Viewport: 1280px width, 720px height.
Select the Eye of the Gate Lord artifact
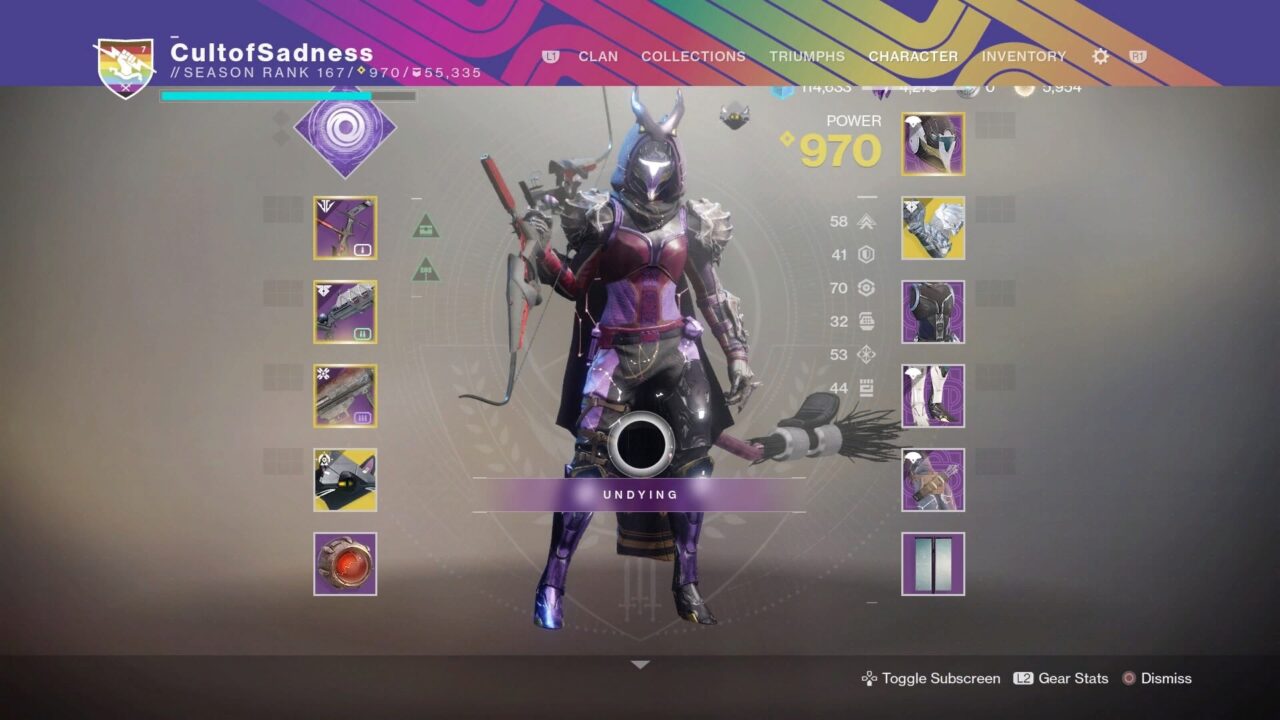point(346,565)
